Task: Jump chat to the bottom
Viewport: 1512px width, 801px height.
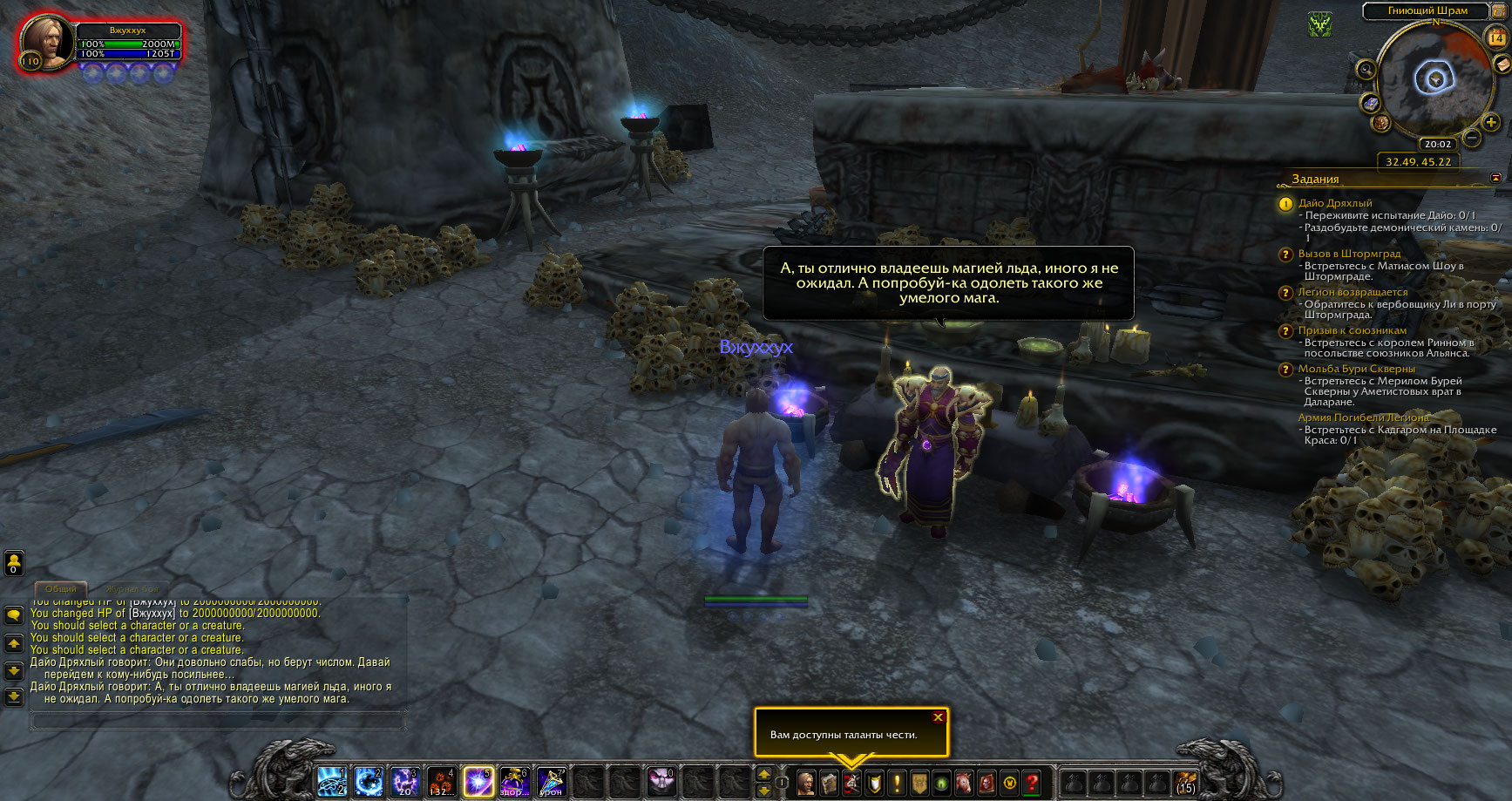Action: (14, 696)
